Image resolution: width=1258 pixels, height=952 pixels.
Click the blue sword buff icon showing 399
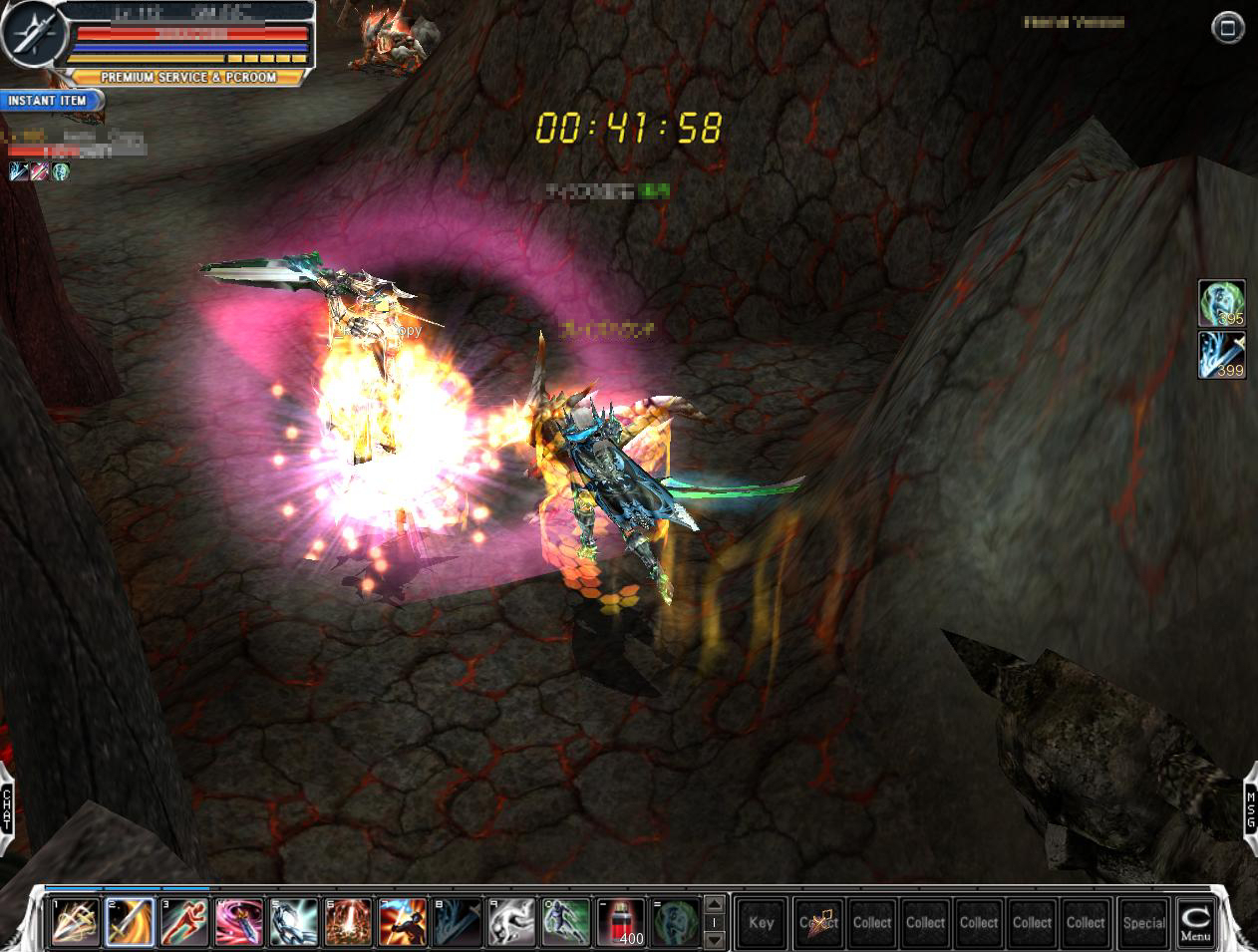1221,355
